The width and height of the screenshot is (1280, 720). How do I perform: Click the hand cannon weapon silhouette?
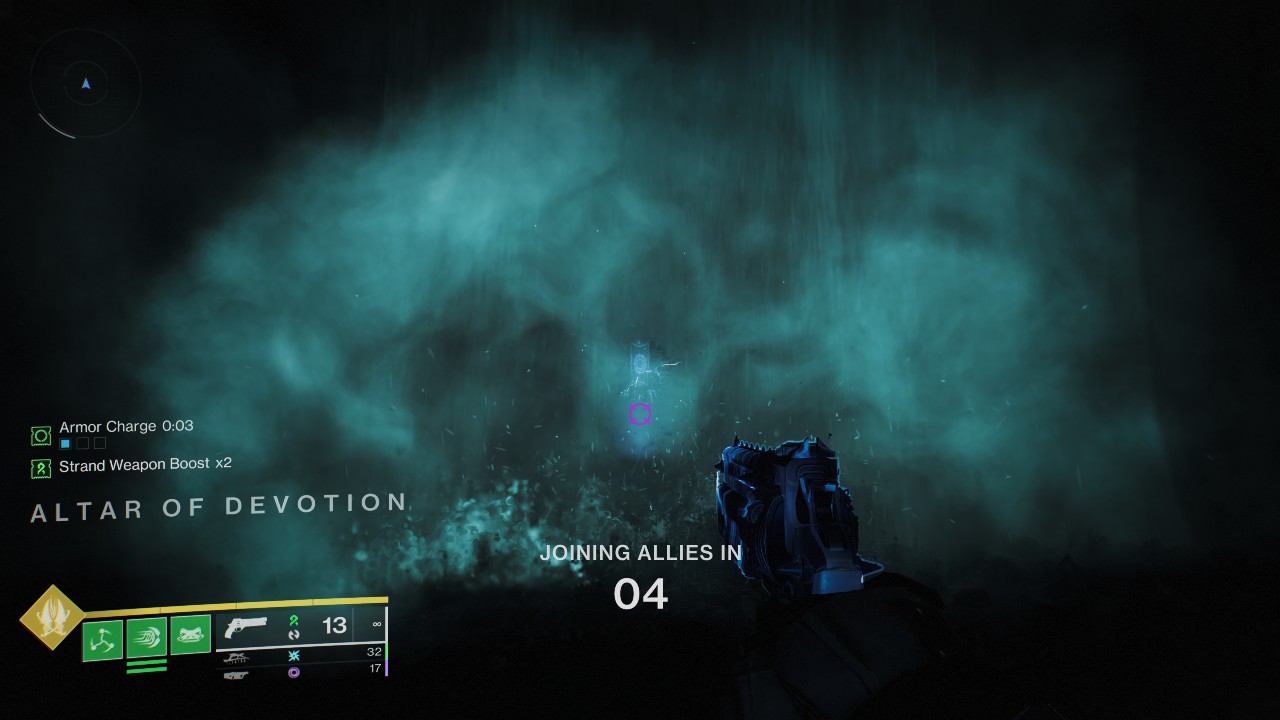(x=245, y=626)
